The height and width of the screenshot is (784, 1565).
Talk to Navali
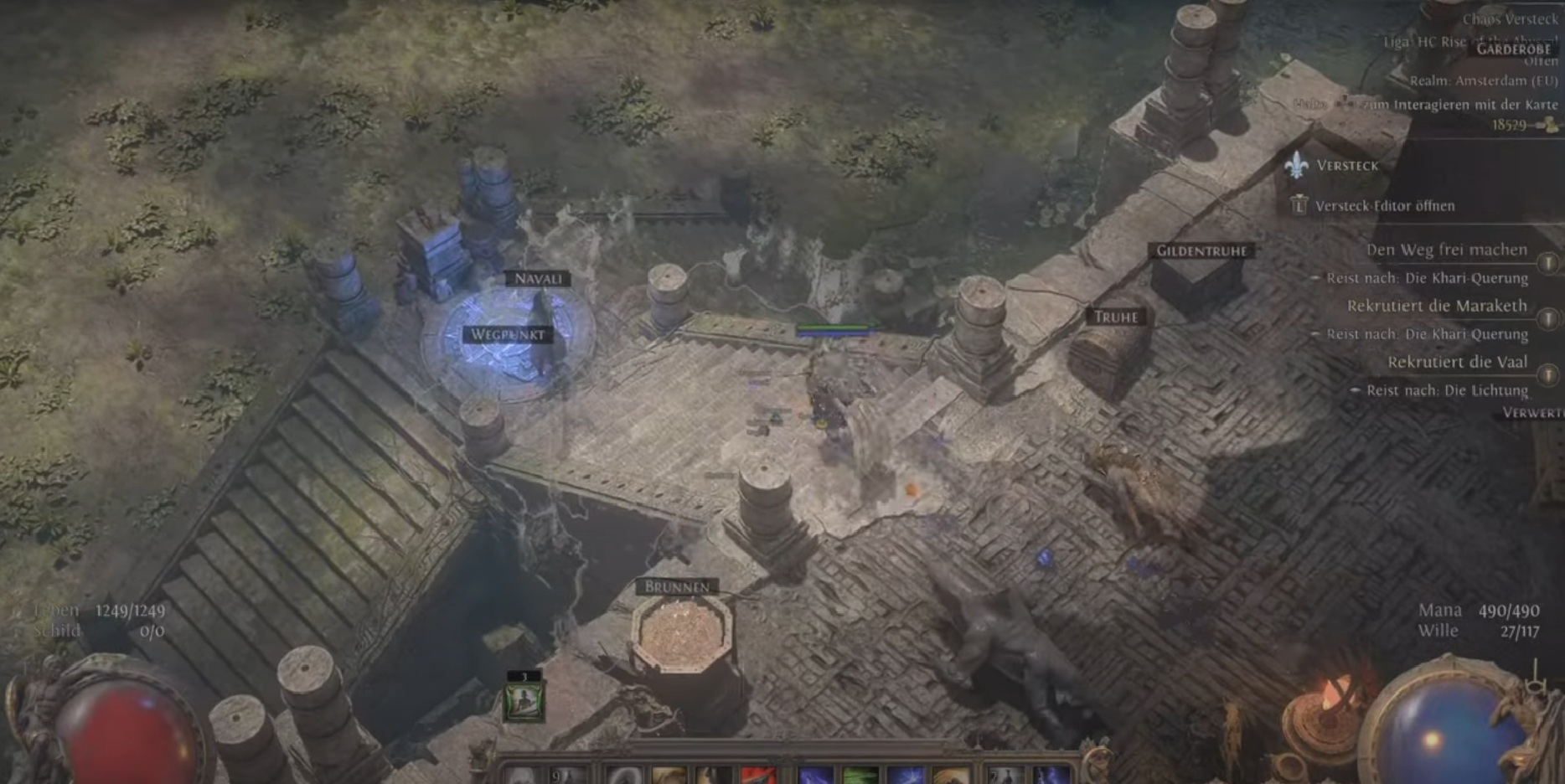click(x=536, y=278)
